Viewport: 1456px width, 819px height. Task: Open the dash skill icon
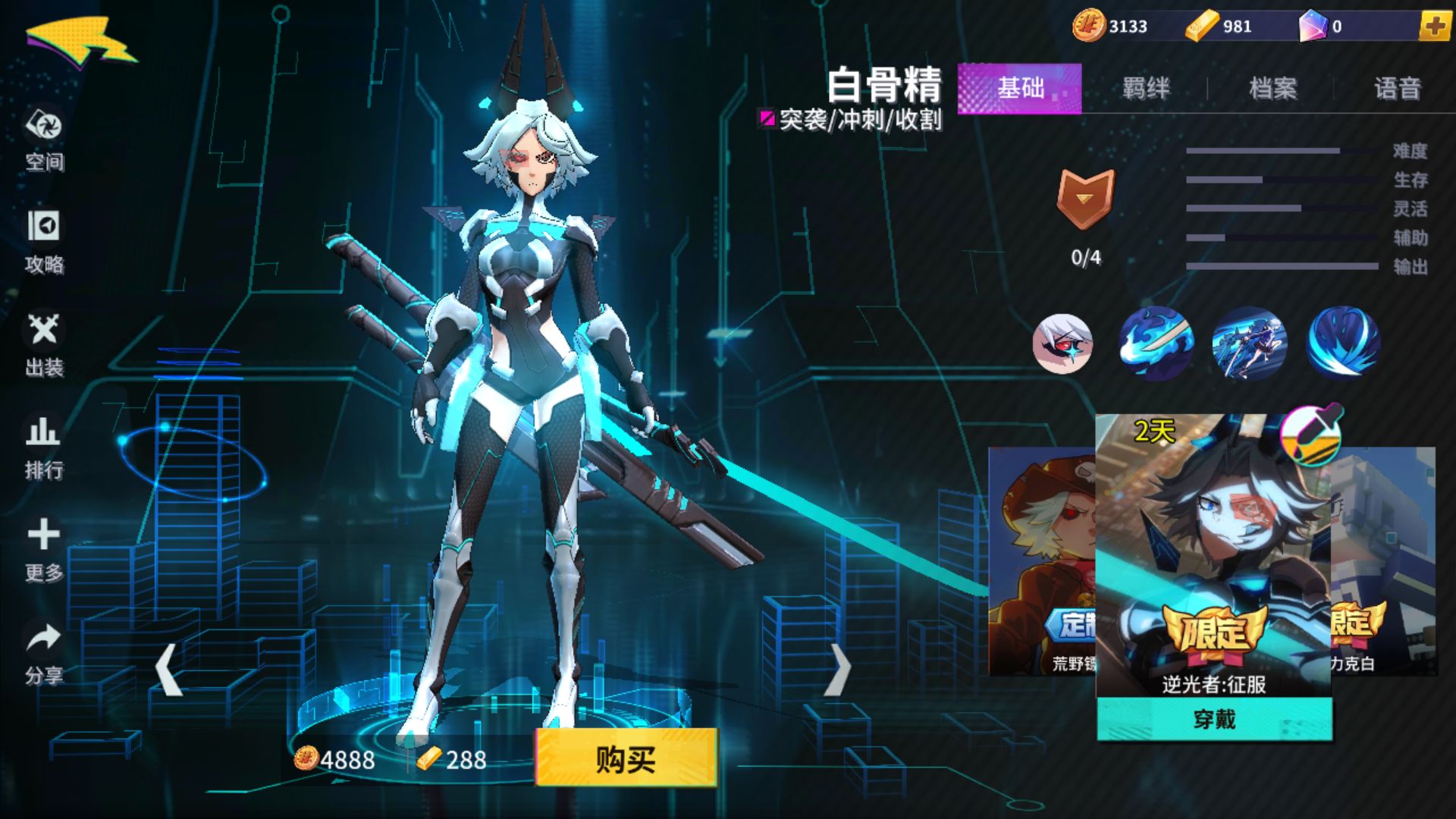[1249, 344]
